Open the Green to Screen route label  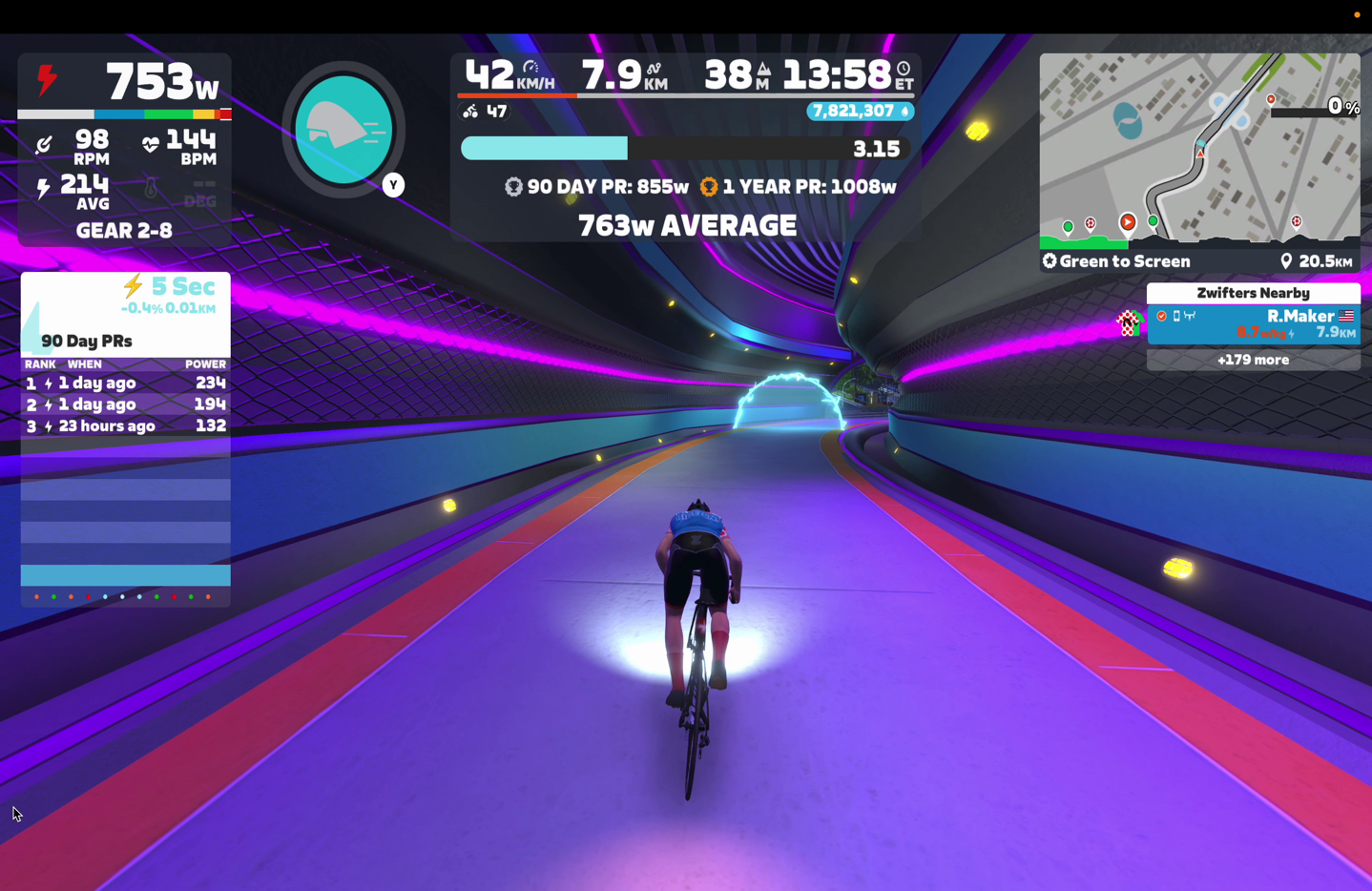pyautogui.click(x=1116, y=261)
